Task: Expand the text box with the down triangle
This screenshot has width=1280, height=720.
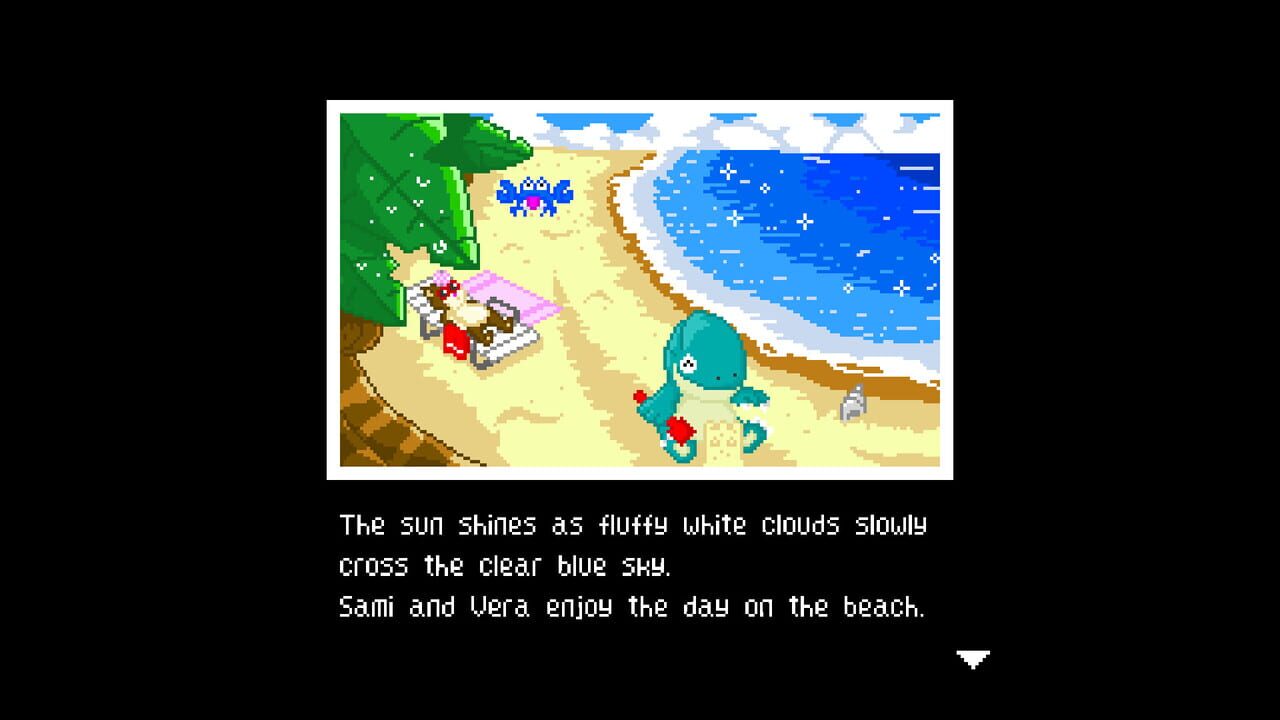Action: pos(971,659)
